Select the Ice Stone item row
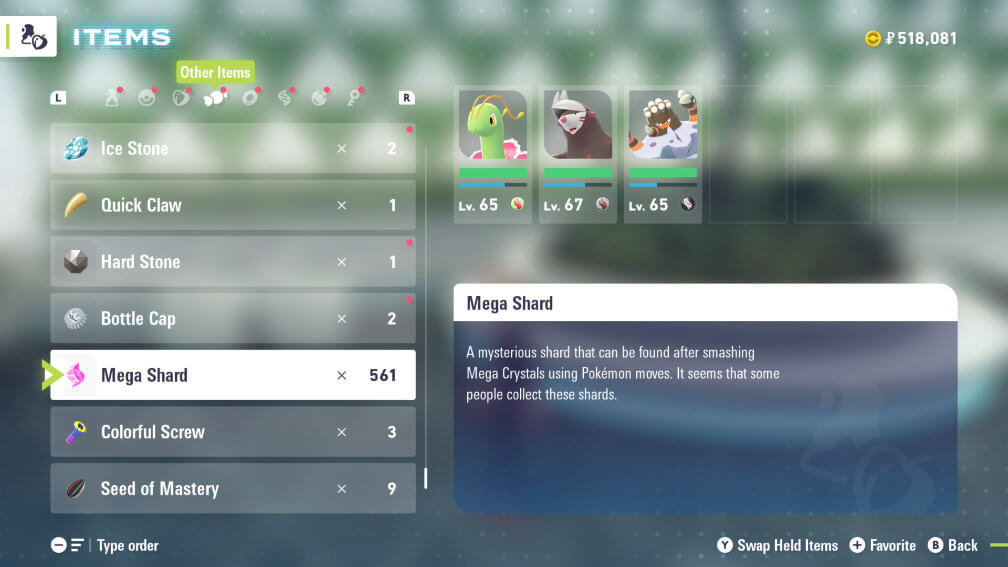This screenshot has height=567, width=1008. 232,148
